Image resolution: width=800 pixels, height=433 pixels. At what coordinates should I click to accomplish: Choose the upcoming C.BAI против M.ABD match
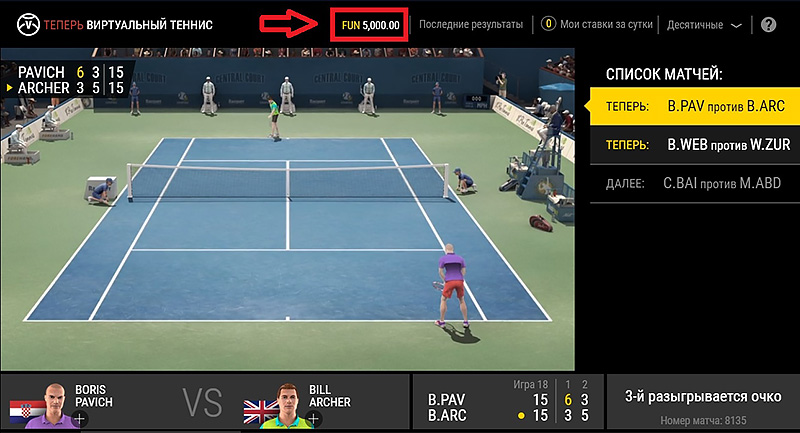click(x=693, y=184)
